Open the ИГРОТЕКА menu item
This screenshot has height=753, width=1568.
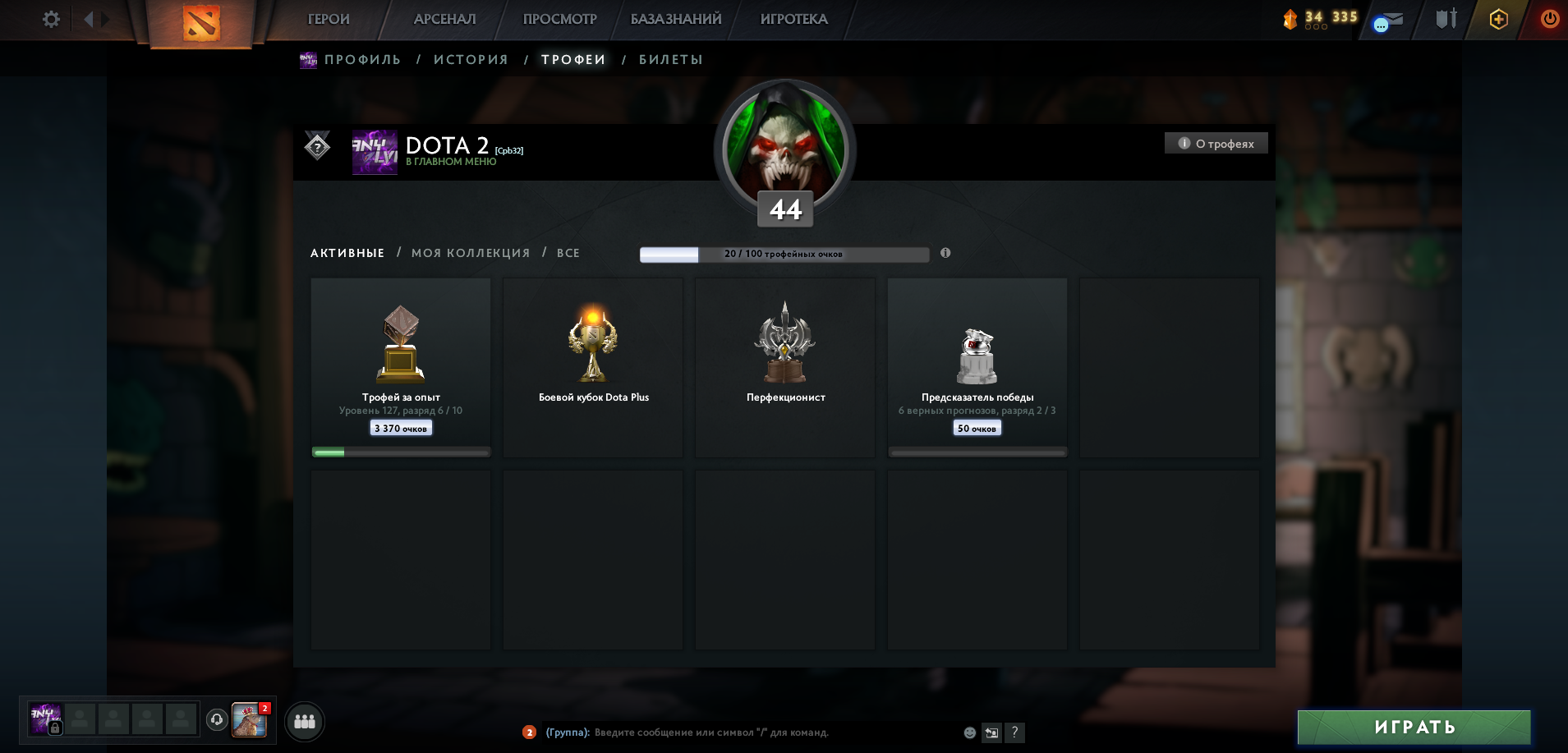pos(792,18)
